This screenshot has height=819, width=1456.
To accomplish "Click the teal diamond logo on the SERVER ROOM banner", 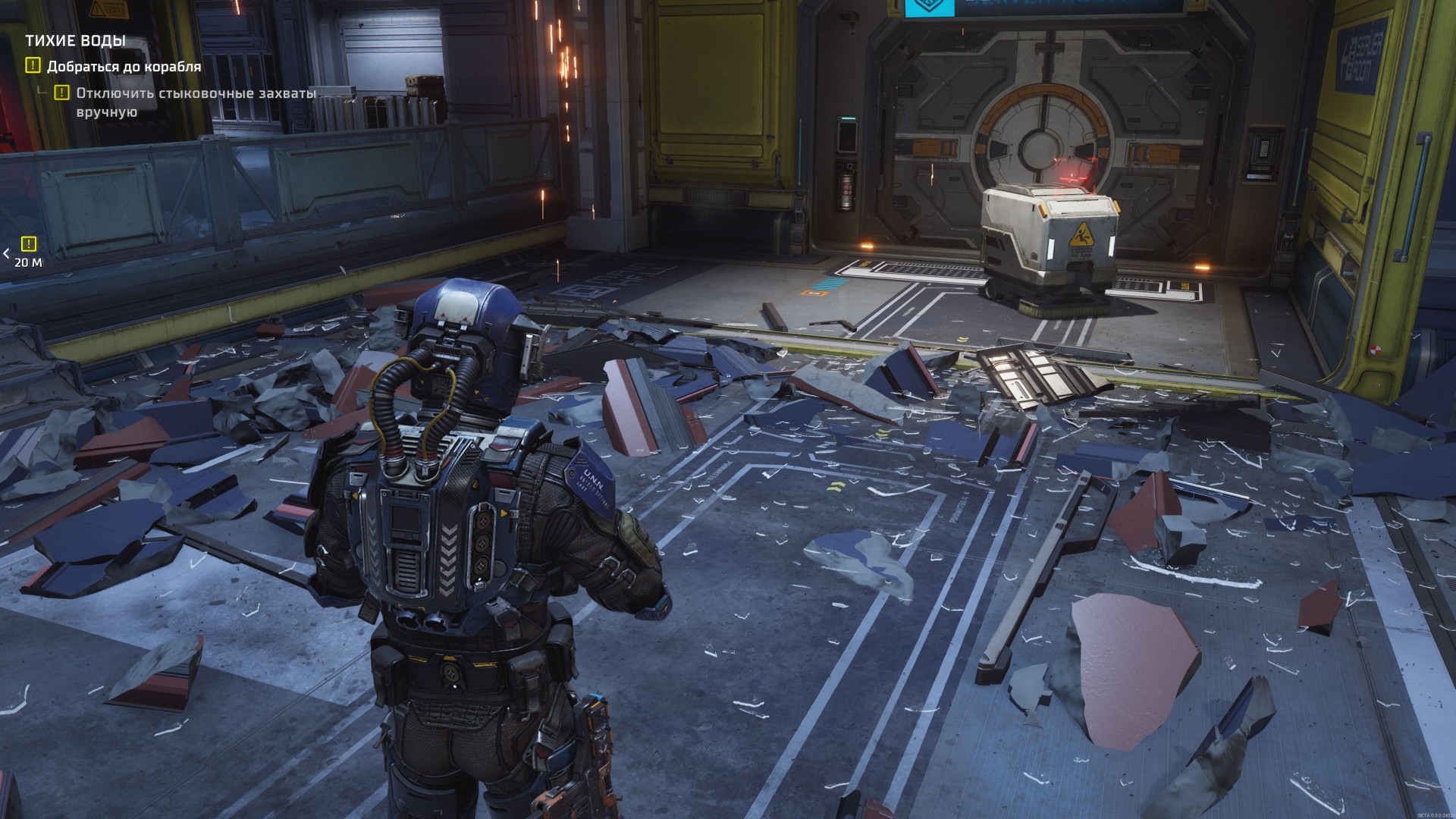I will pyautogui.click(x=929, y=6).
